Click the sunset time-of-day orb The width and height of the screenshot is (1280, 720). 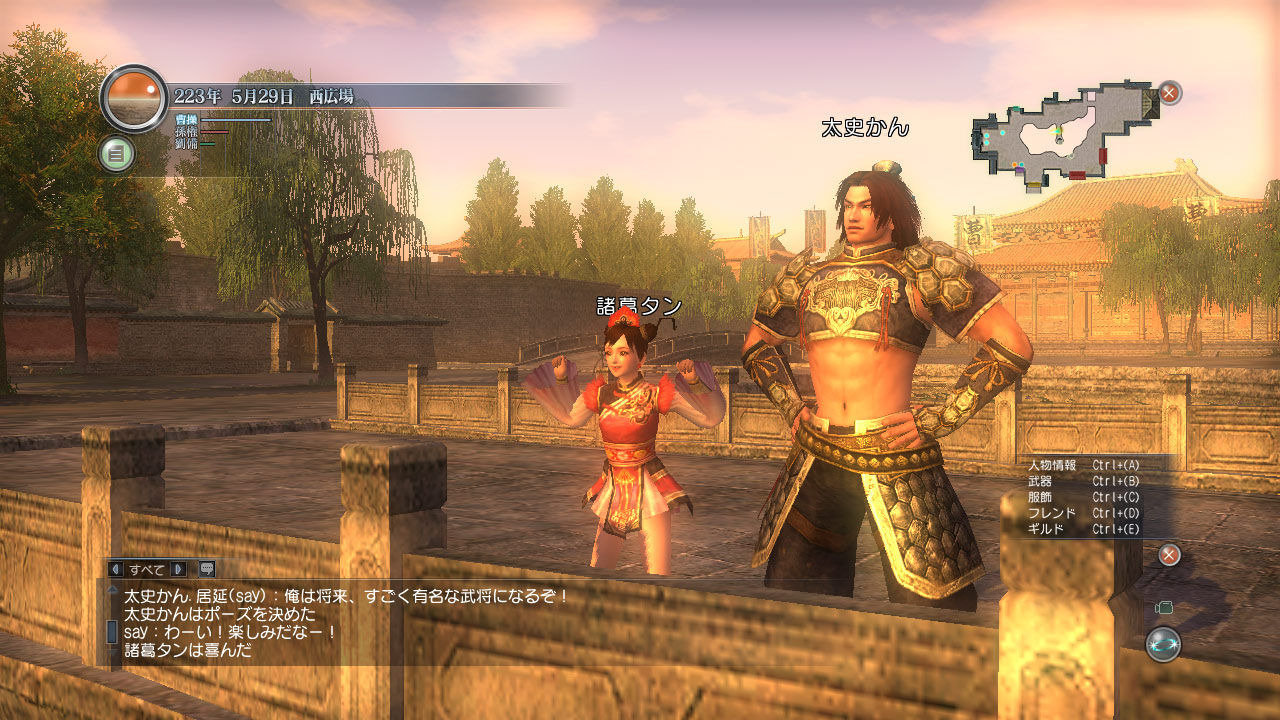pyautogui.click(x=134, y=98)
